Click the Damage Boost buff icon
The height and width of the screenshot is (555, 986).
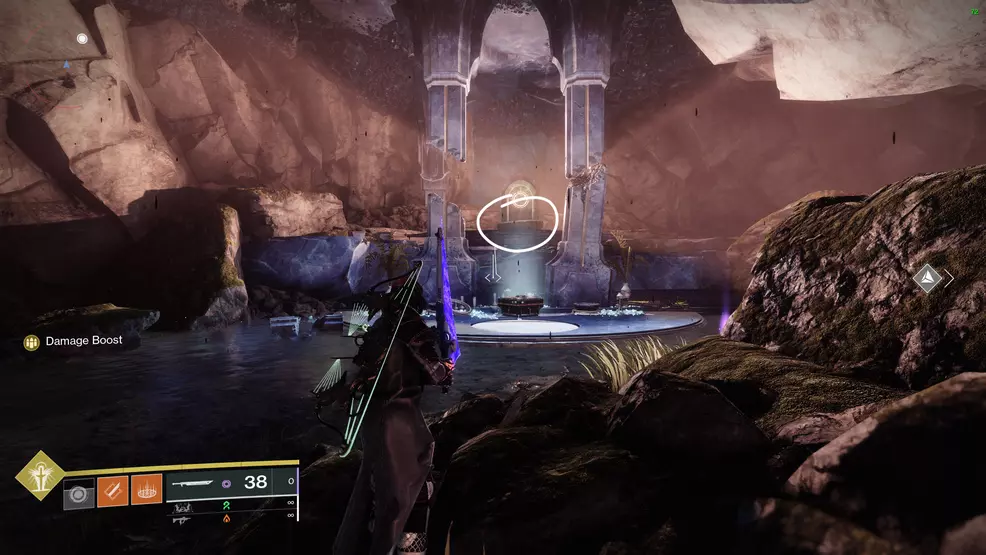(32, 341)
